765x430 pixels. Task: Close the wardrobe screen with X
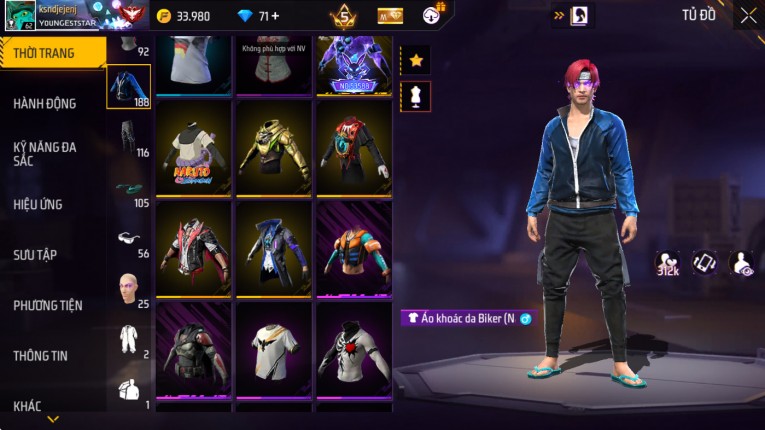click(x=748, y=15)
